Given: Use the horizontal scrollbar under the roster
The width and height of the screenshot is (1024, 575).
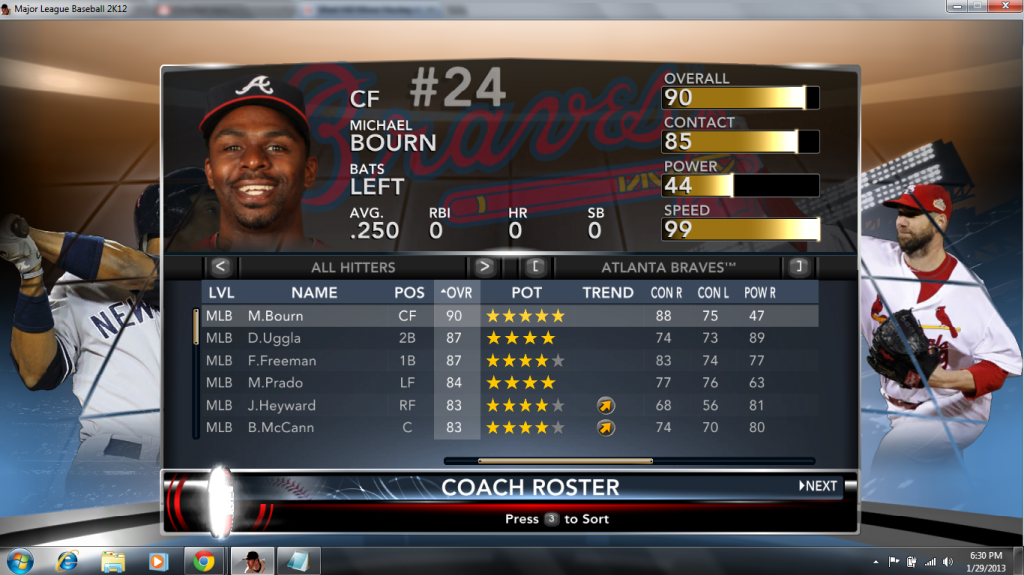Looking at the screenshot, I should point(565,461).
